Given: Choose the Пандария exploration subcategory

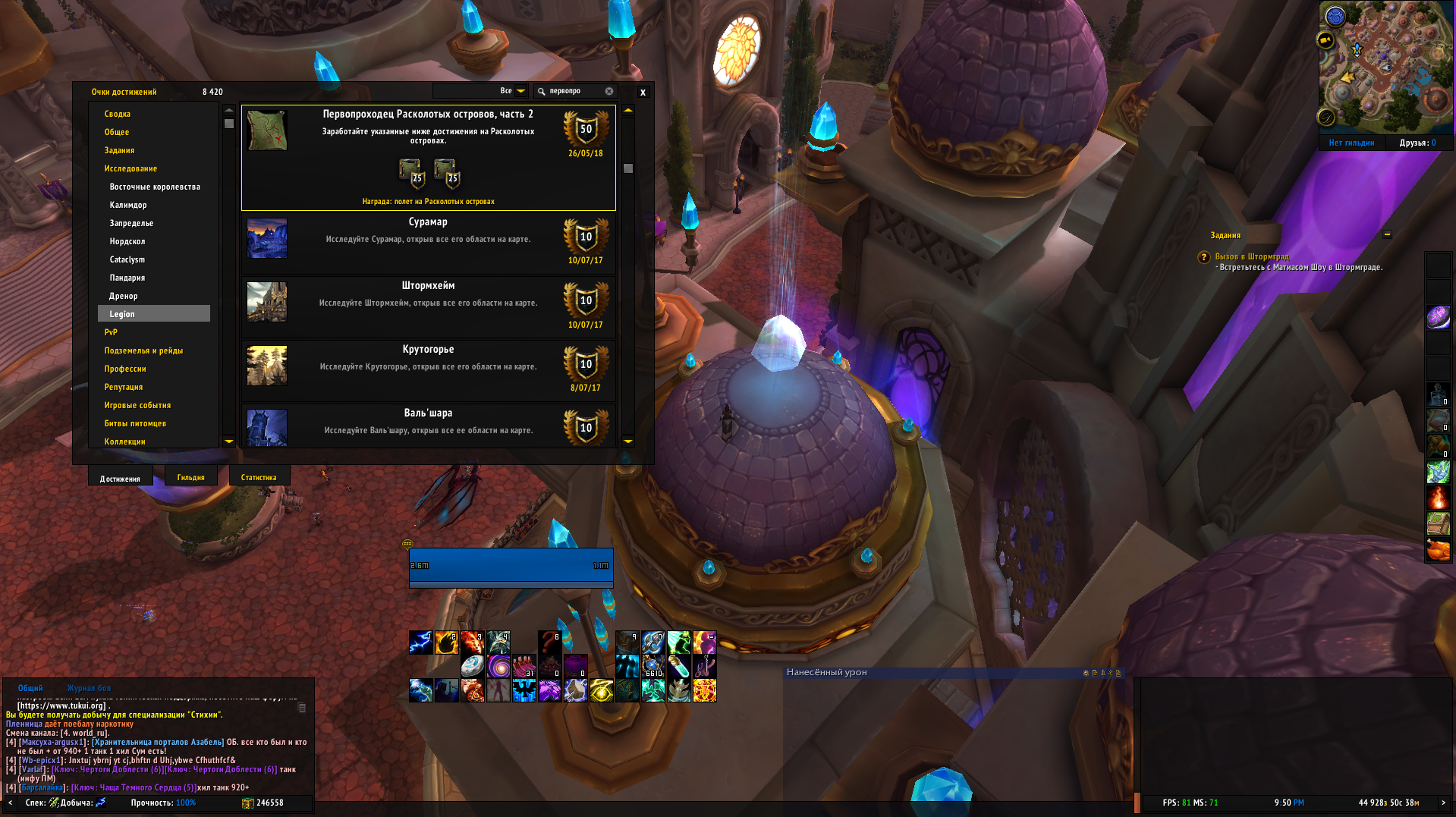Looking at the screenshot, I should click(127, 278).
